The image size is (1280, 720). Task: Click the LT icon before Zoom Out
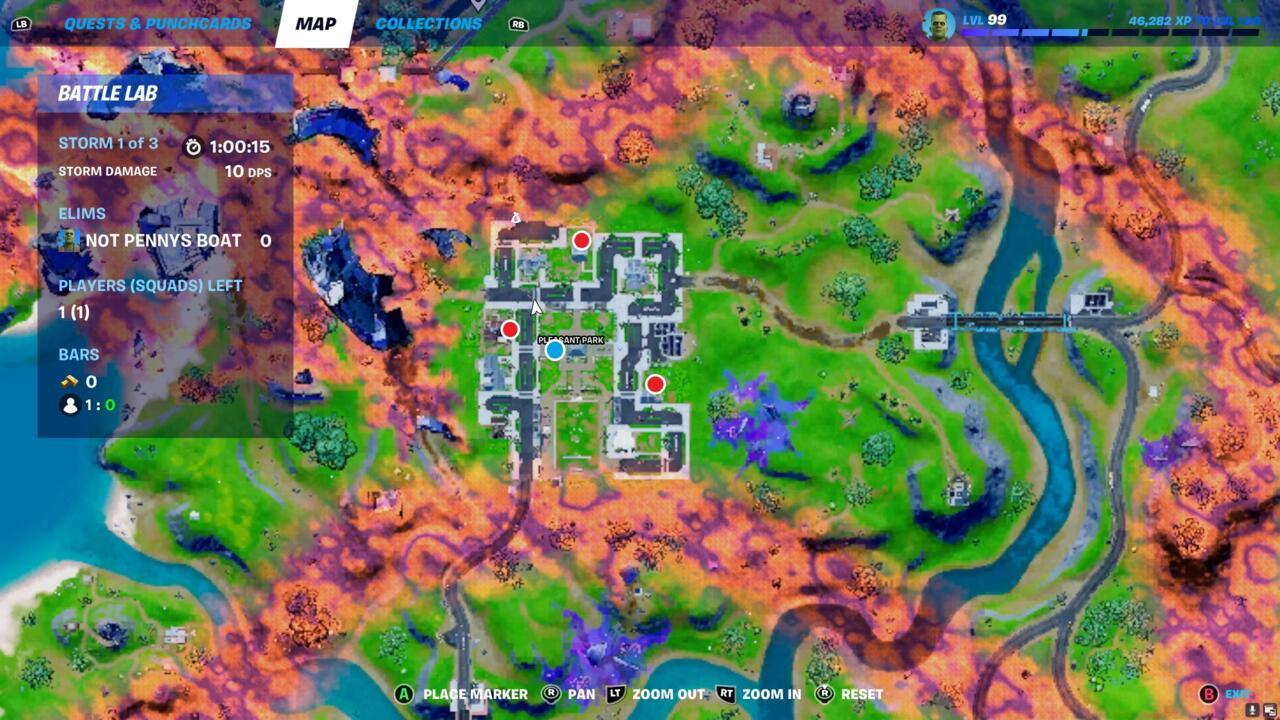[x=613, y=692]
